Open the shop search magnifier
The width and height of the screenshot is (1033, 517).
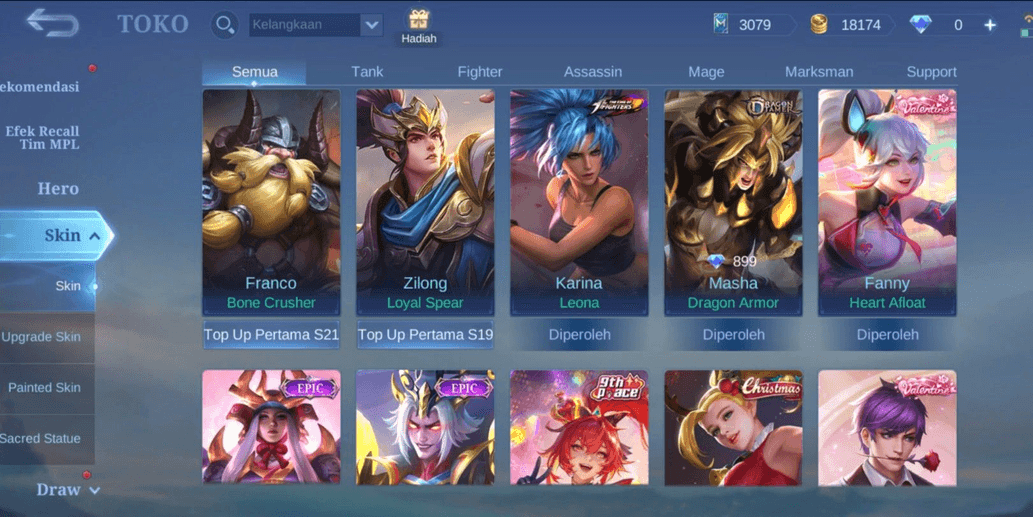point(225,24)
